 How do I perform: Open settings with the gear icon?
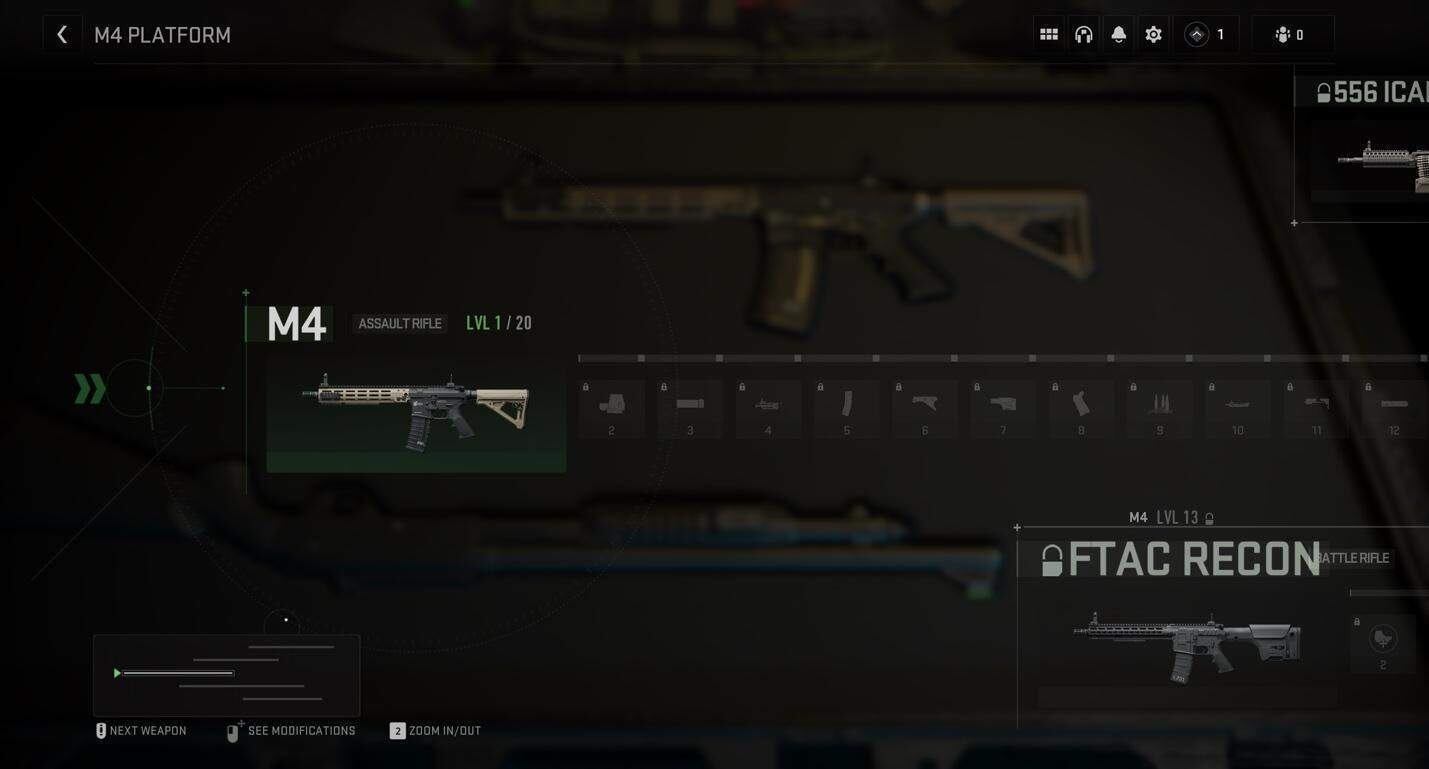click(1154, 35)
